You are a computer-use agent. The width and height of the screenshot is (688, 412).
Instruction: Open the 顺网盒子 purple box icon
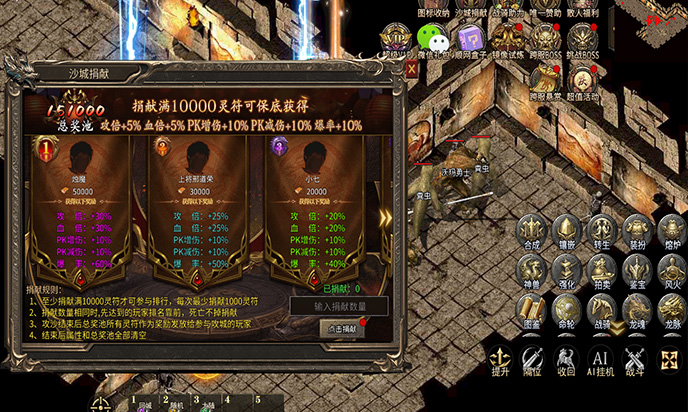[470, 40]
